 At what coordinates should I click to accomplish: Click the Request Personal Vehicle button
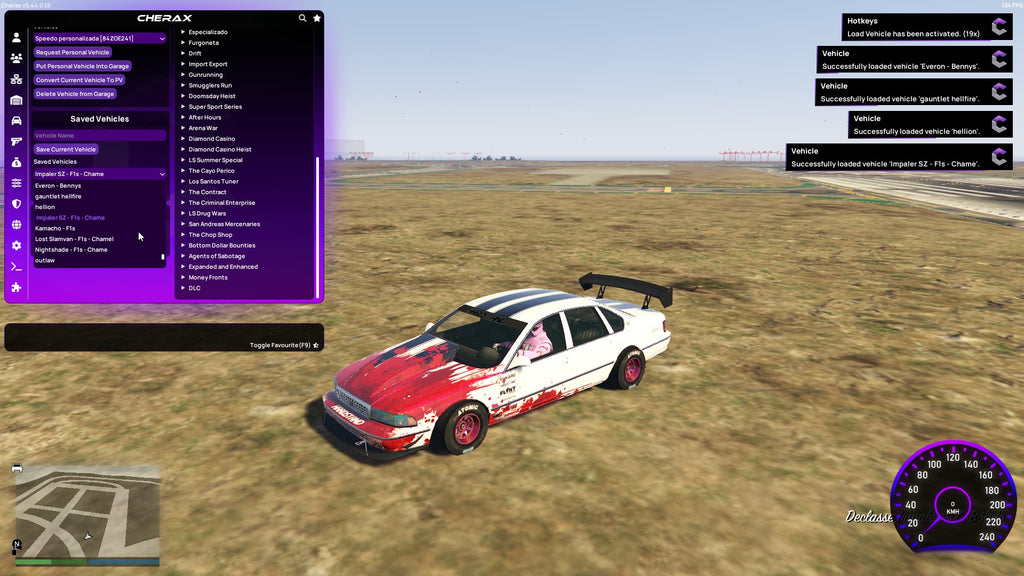pos(72,52)
